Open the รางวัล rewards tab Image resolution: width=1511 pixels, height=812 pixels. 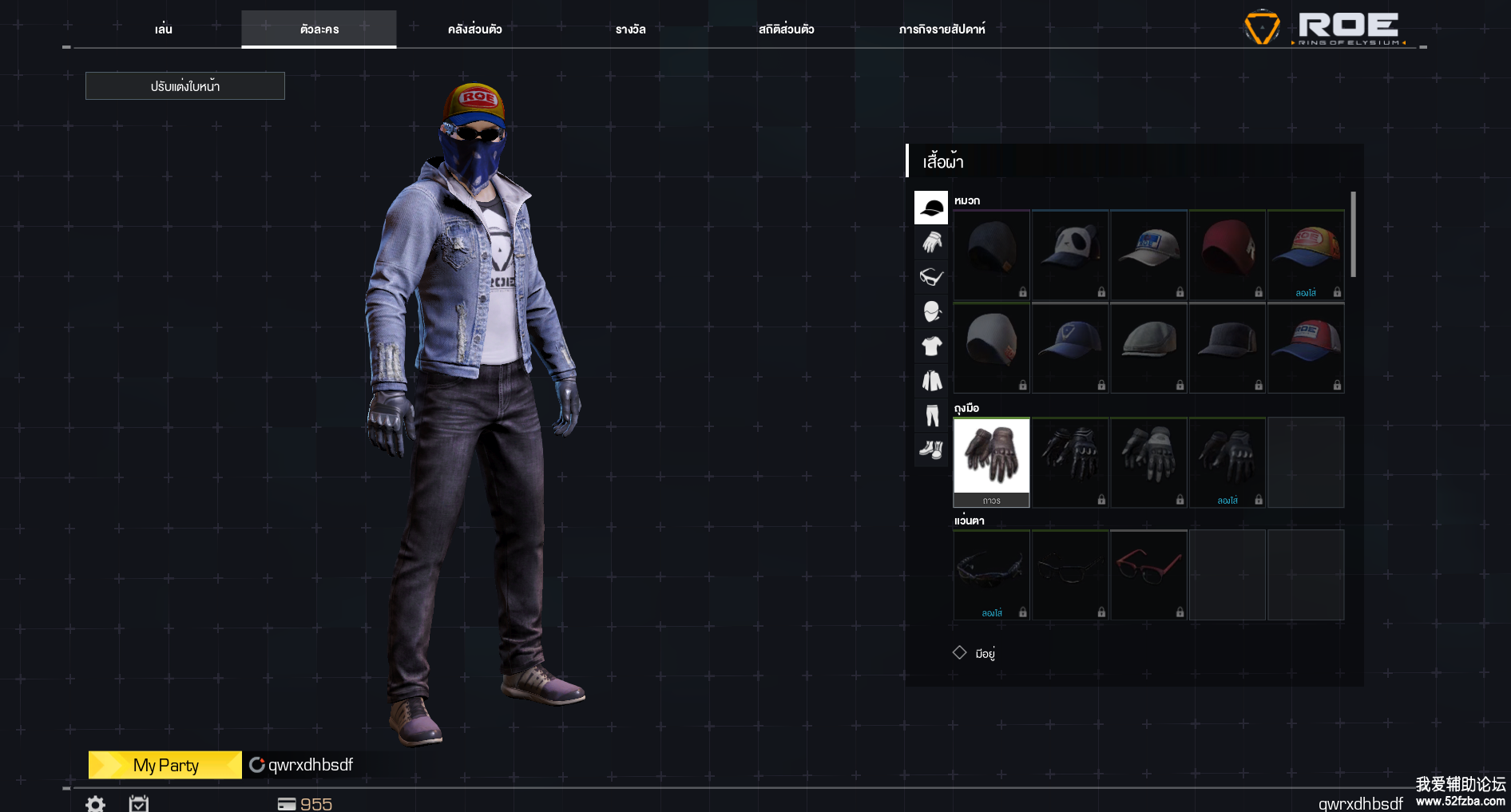point(630,30)
